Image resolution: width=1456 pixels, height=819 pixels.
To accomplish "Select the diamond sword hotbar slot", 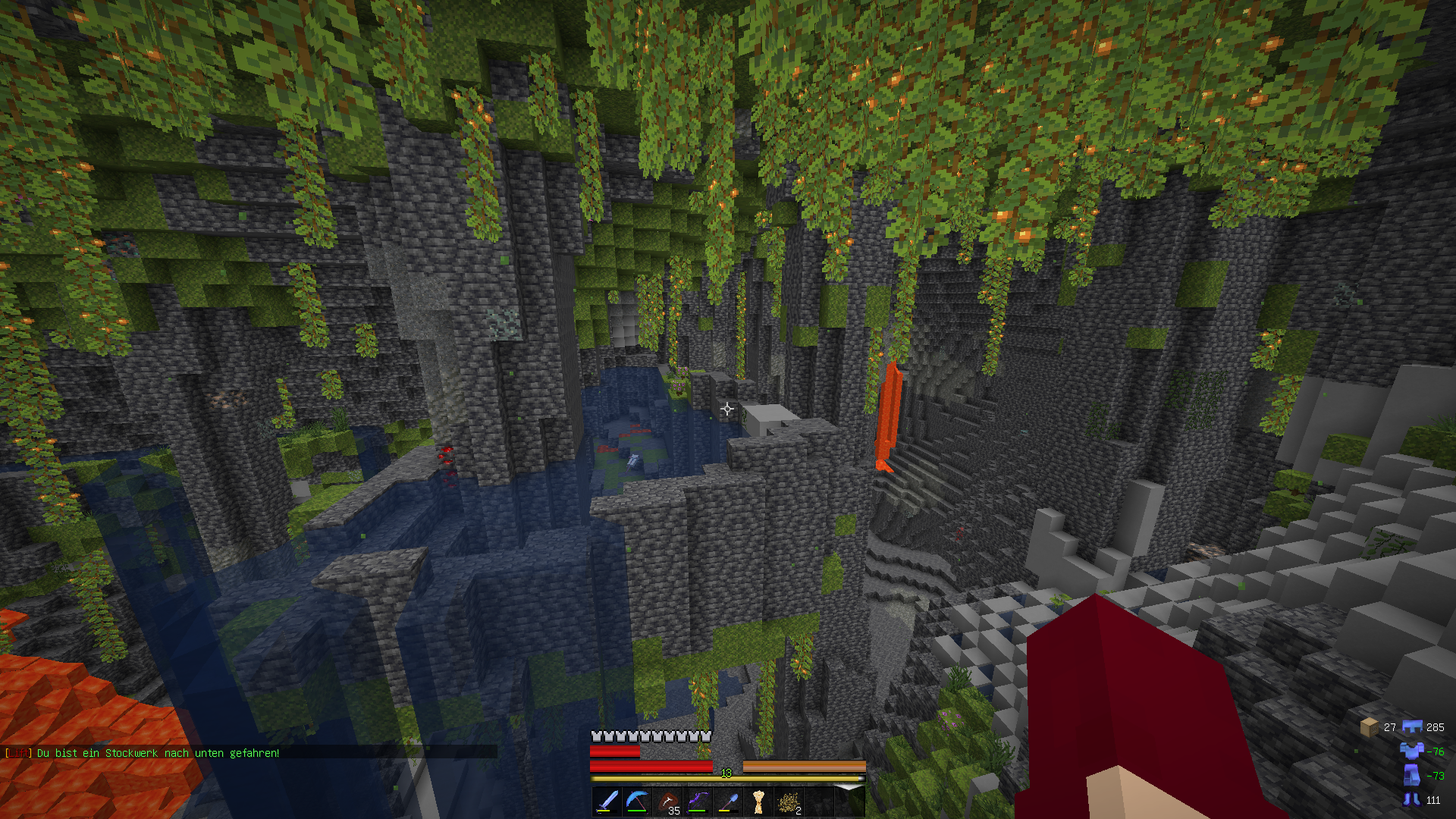I will point(607,802).
